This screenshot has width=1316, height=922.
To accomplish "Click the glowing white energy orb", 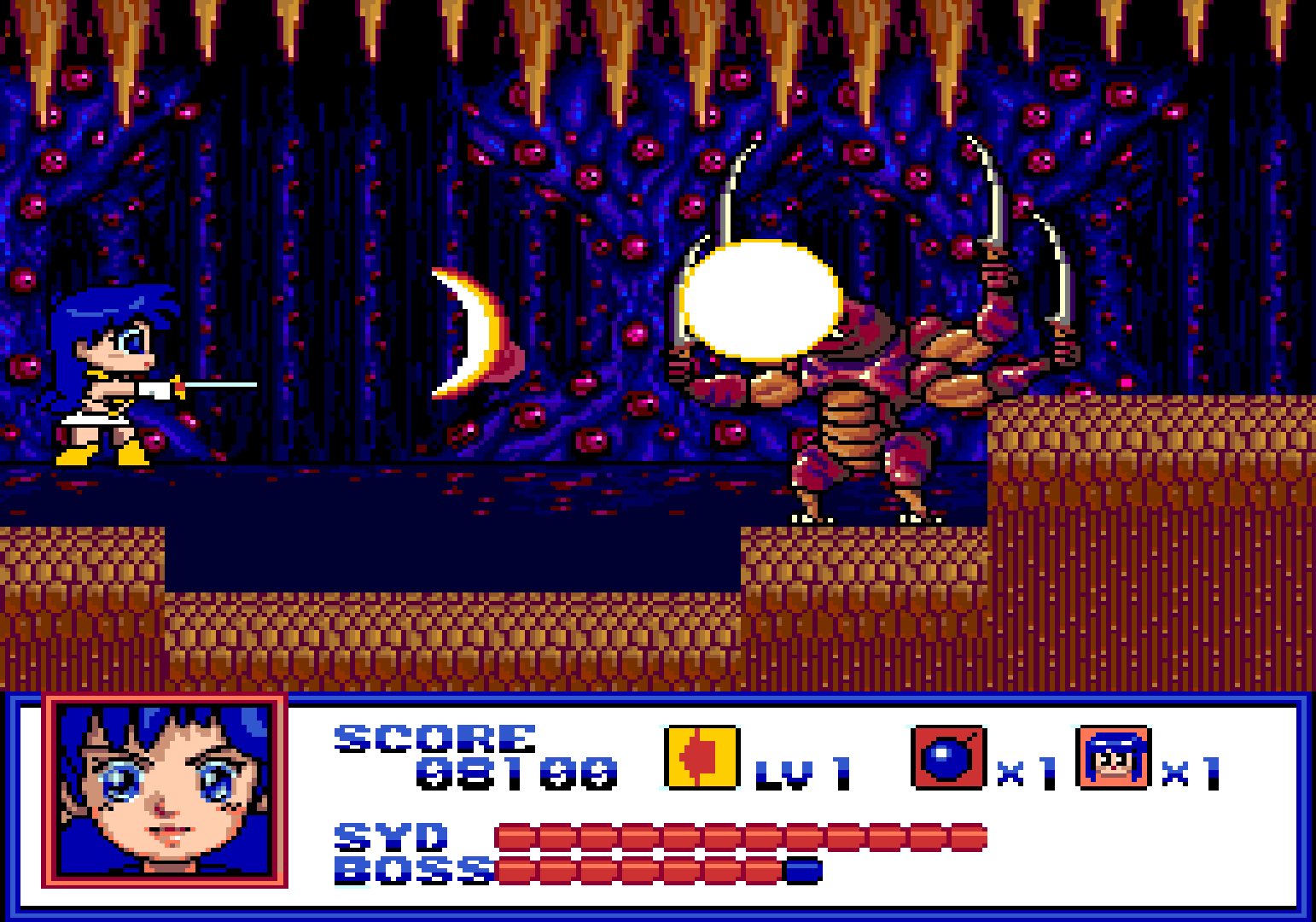I will (758, 299).
